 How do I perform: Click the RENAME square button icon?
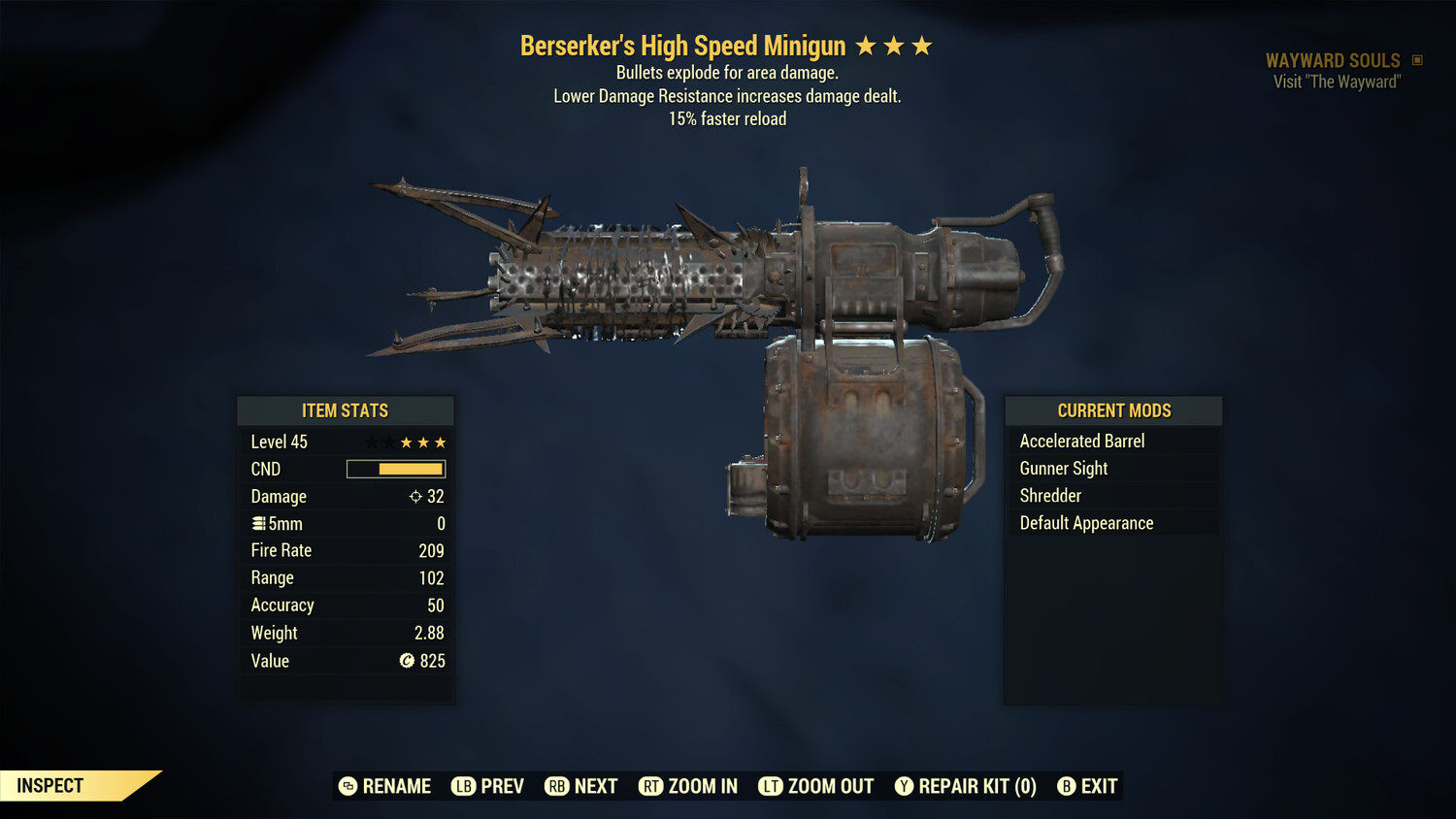[x=347, y=786]
